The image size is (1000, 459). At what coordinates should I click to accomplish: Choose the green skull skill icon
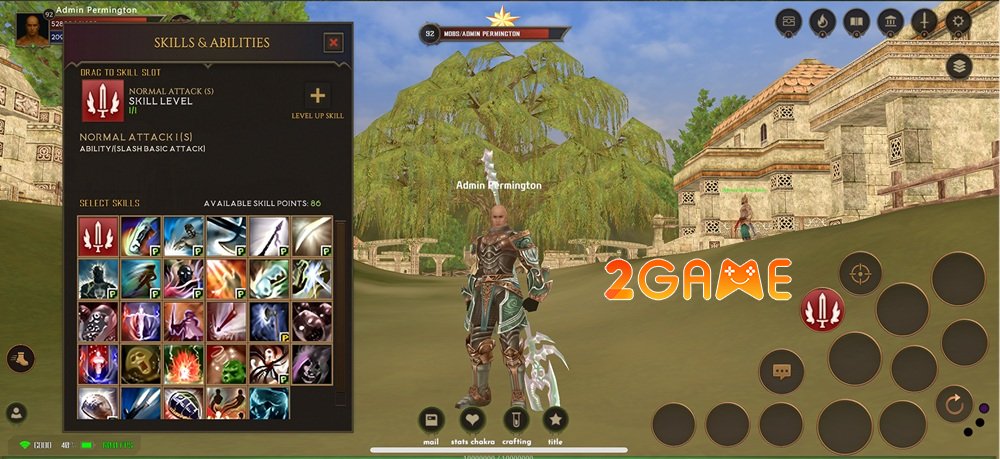point(141,364)
